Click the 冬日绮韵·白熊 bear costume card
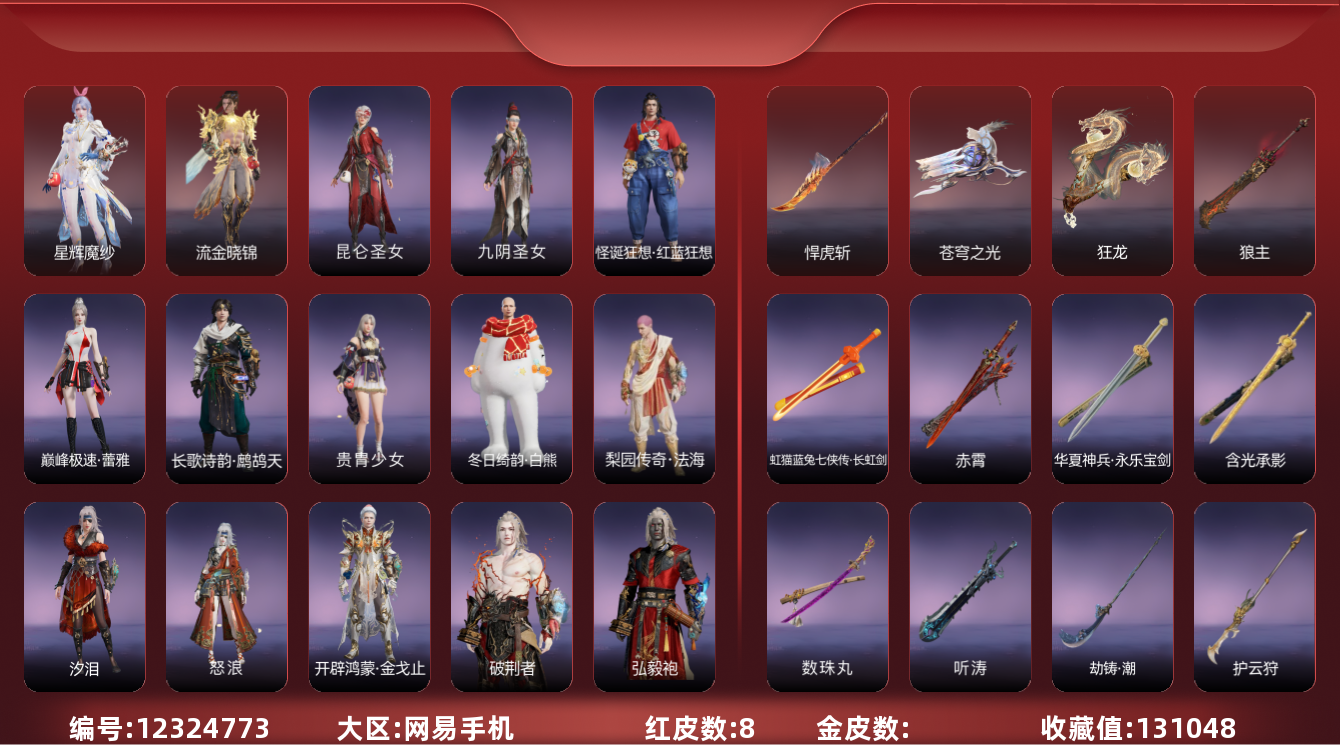Screen dimensions: 1340x745 [511, 388]
